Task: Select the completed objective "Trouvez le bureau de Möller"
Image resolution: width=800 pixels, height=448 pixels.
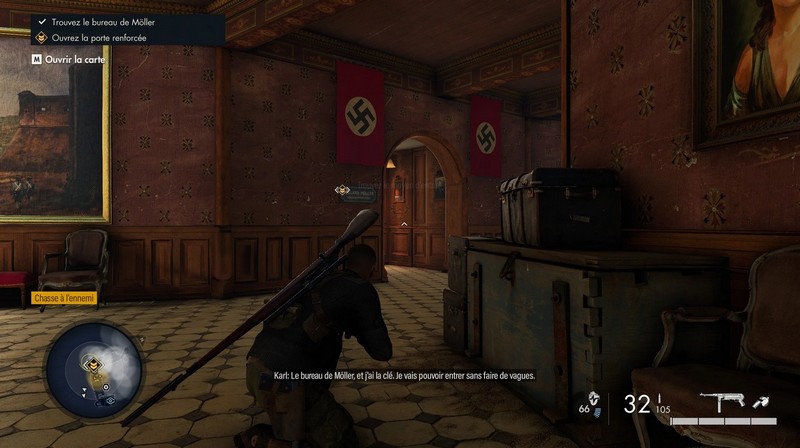Action: 98,21
